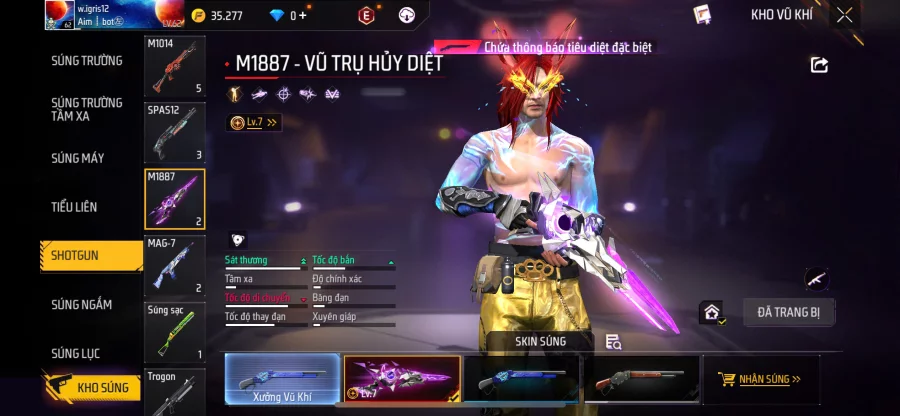Open the Lv.7 skin upgrade details

(x=255, y=122)
